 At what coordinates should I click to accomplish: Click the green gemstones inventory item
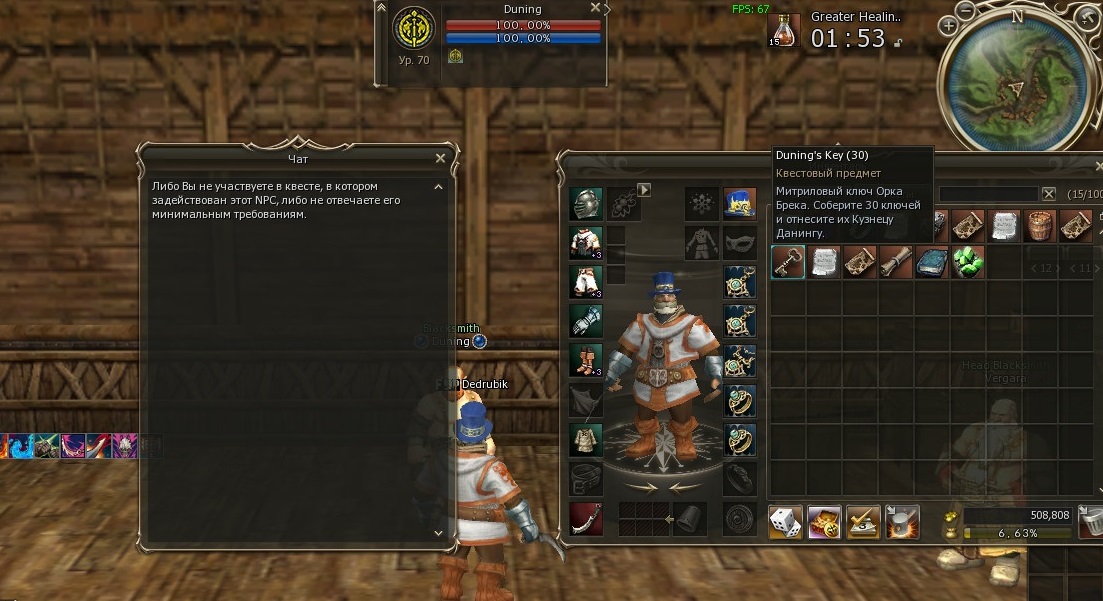(967, 262)
